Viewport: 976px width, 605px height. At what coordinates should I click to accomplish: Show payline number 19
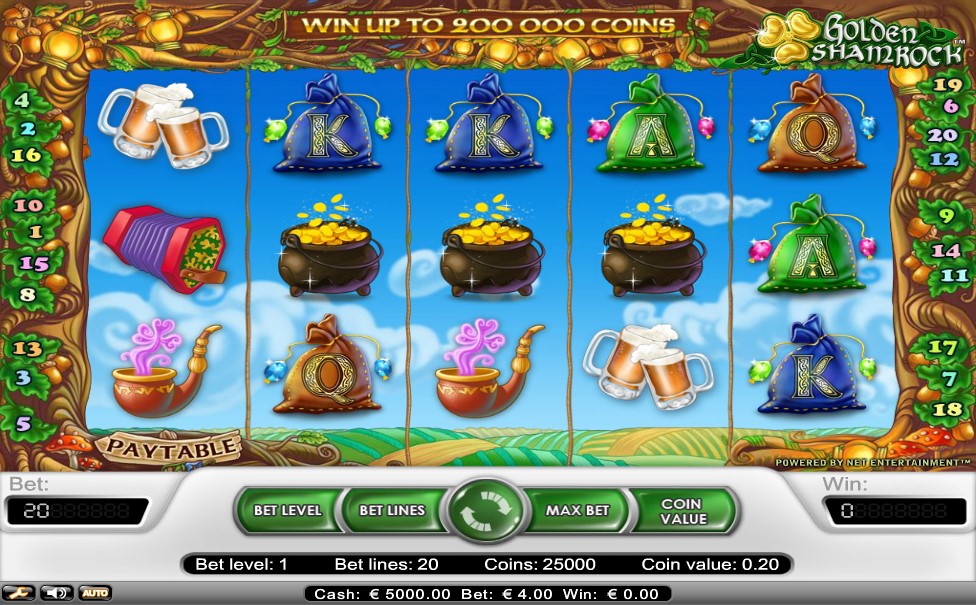pyautogui.click(x=946, y=85)
